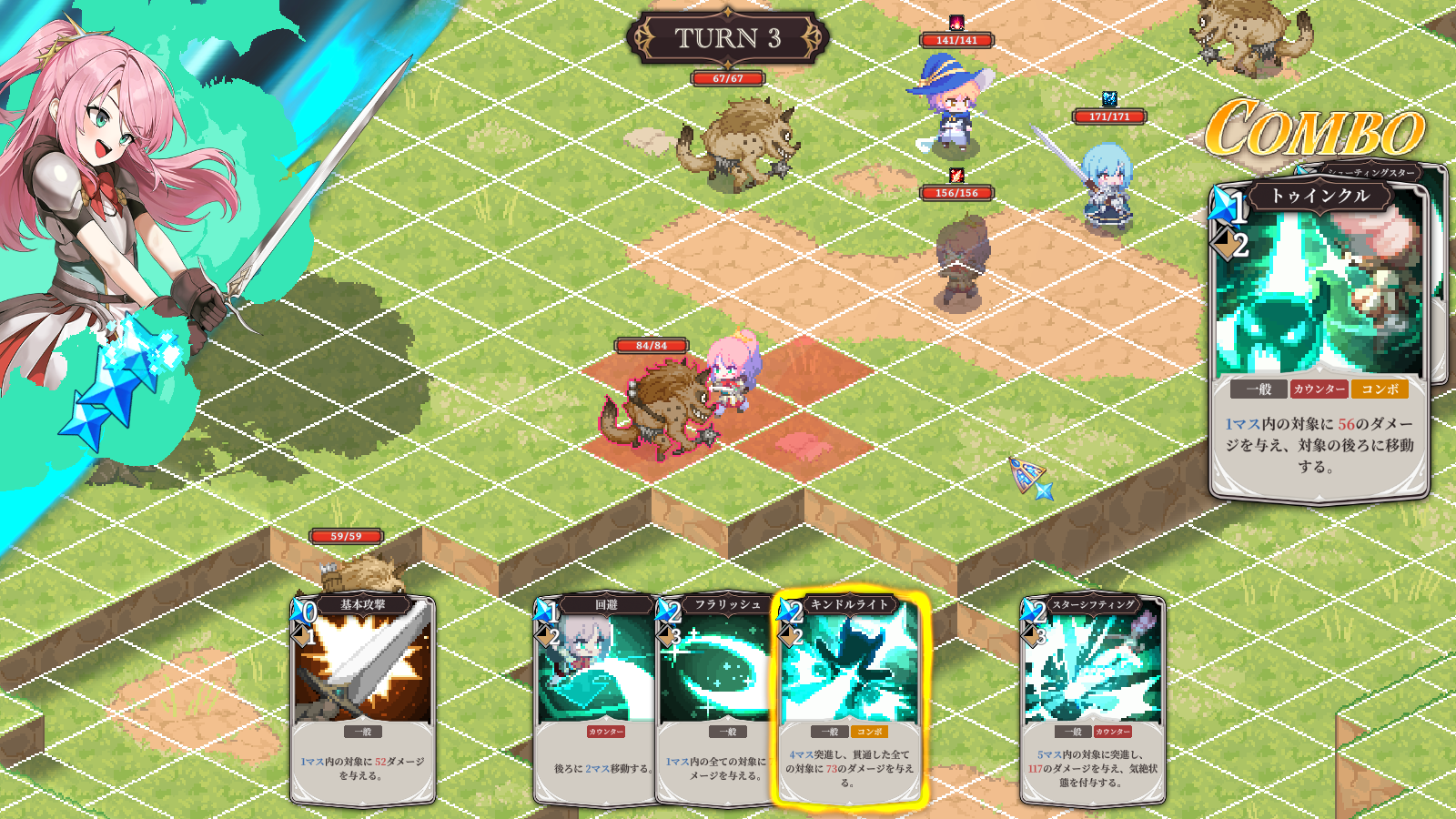1456x819 pixels.
Task: Select the 基本攻撃 basic attack card
Action: coord(362,699)
